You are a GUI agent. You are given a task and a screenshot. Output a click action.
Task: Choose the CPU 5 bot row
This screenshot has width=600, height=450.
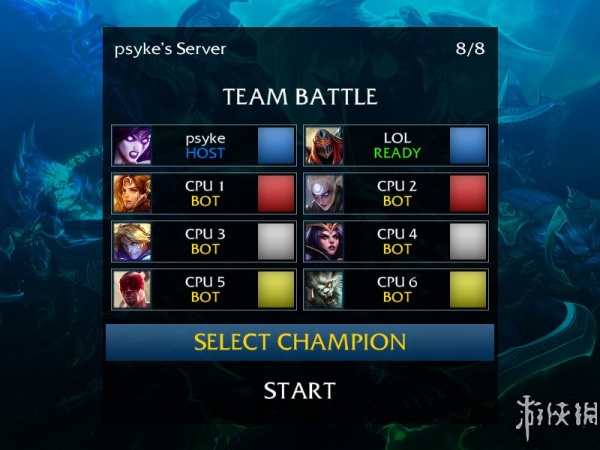pyautogui.click(x=205, y=289)
